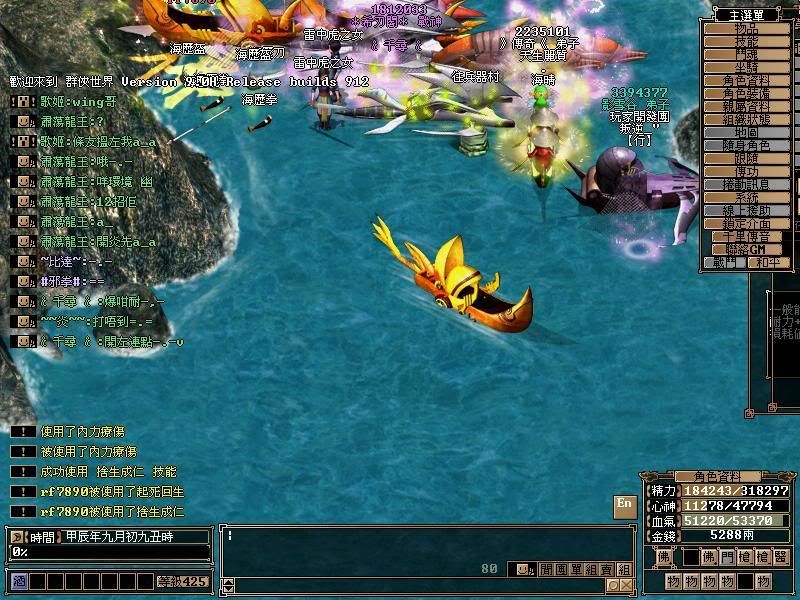Open the smiley emoticon picker
The height and width of the screenshot is (600, 800).
point(521,569)
